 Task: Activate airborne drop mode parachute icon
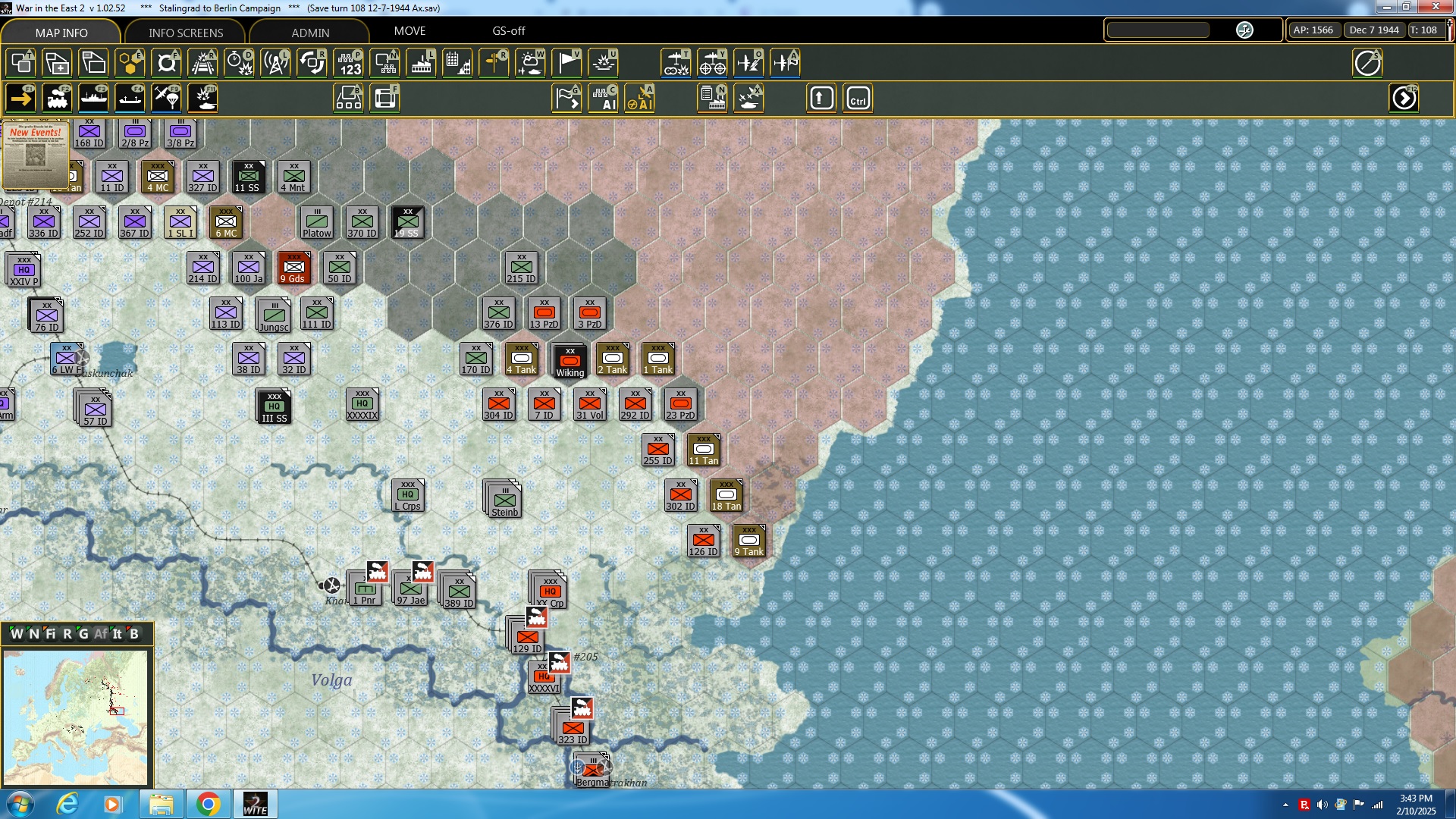(x=167, y=99)
